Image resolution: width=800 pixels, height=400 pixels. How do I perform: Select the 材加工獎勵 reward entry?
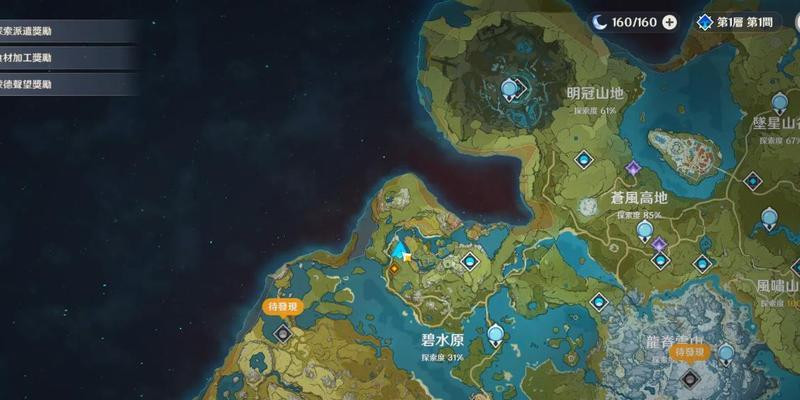(x=60, y=58)
